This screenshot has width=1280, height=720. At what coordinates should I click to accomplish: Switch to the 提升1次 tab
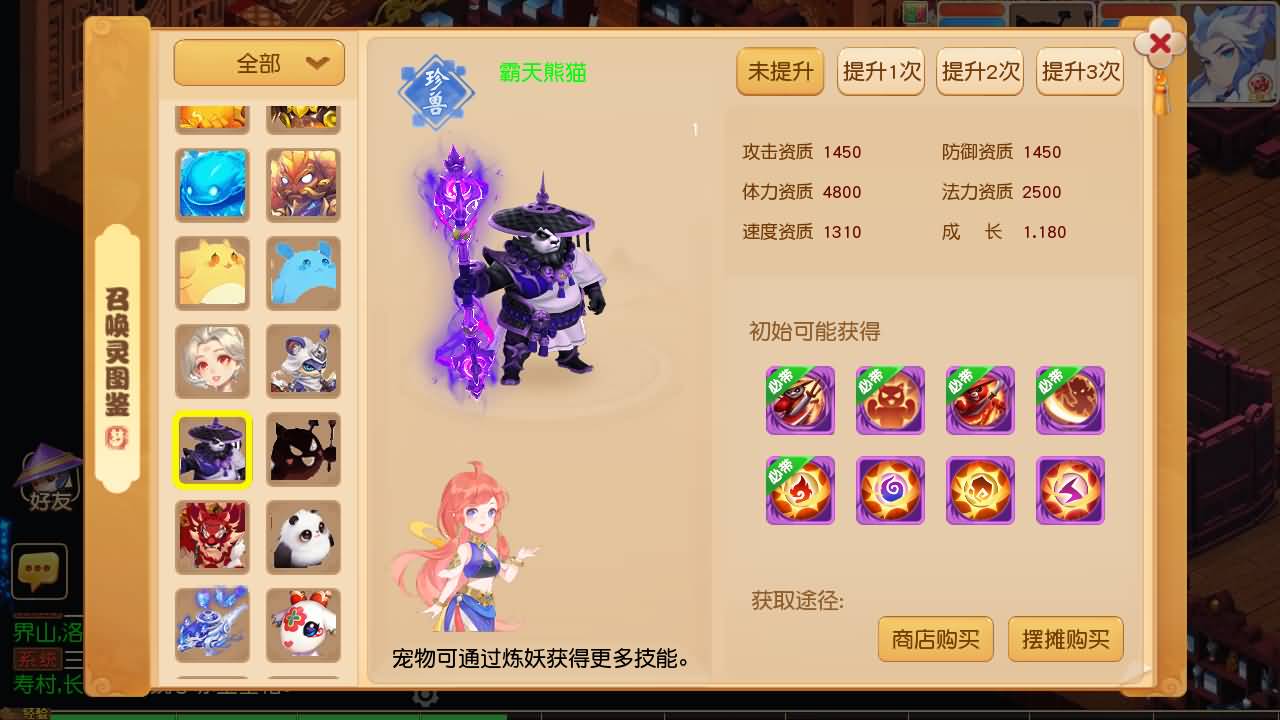880,71
